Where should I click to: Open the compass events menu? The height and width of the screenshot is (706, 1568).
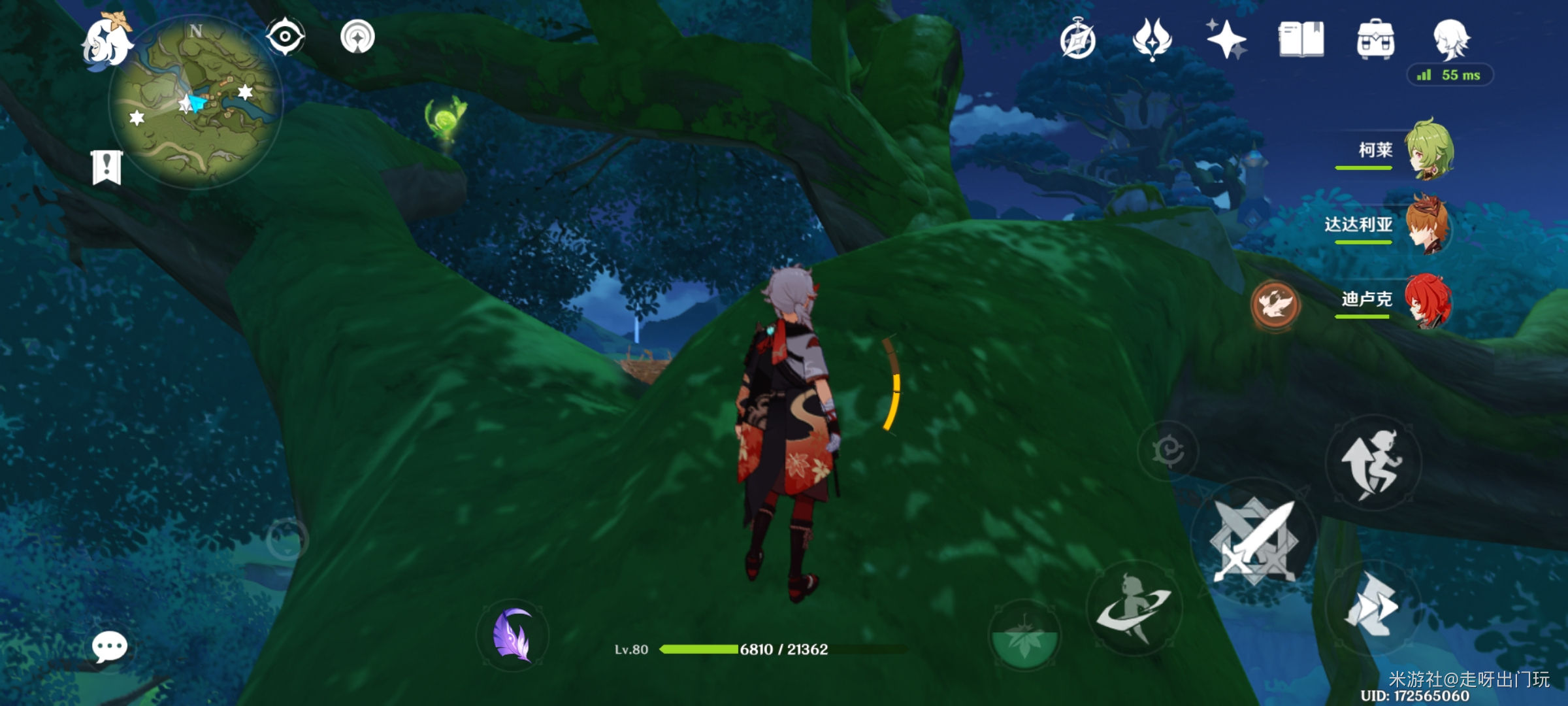(1077, 39)
